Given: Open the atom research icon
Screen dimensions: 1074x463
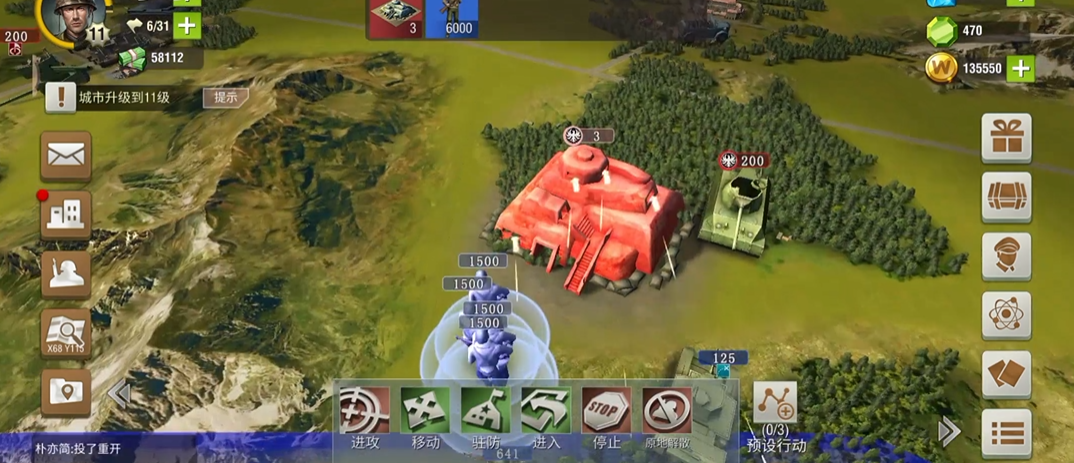Looking at the screenshot, I should [1006, 316].
